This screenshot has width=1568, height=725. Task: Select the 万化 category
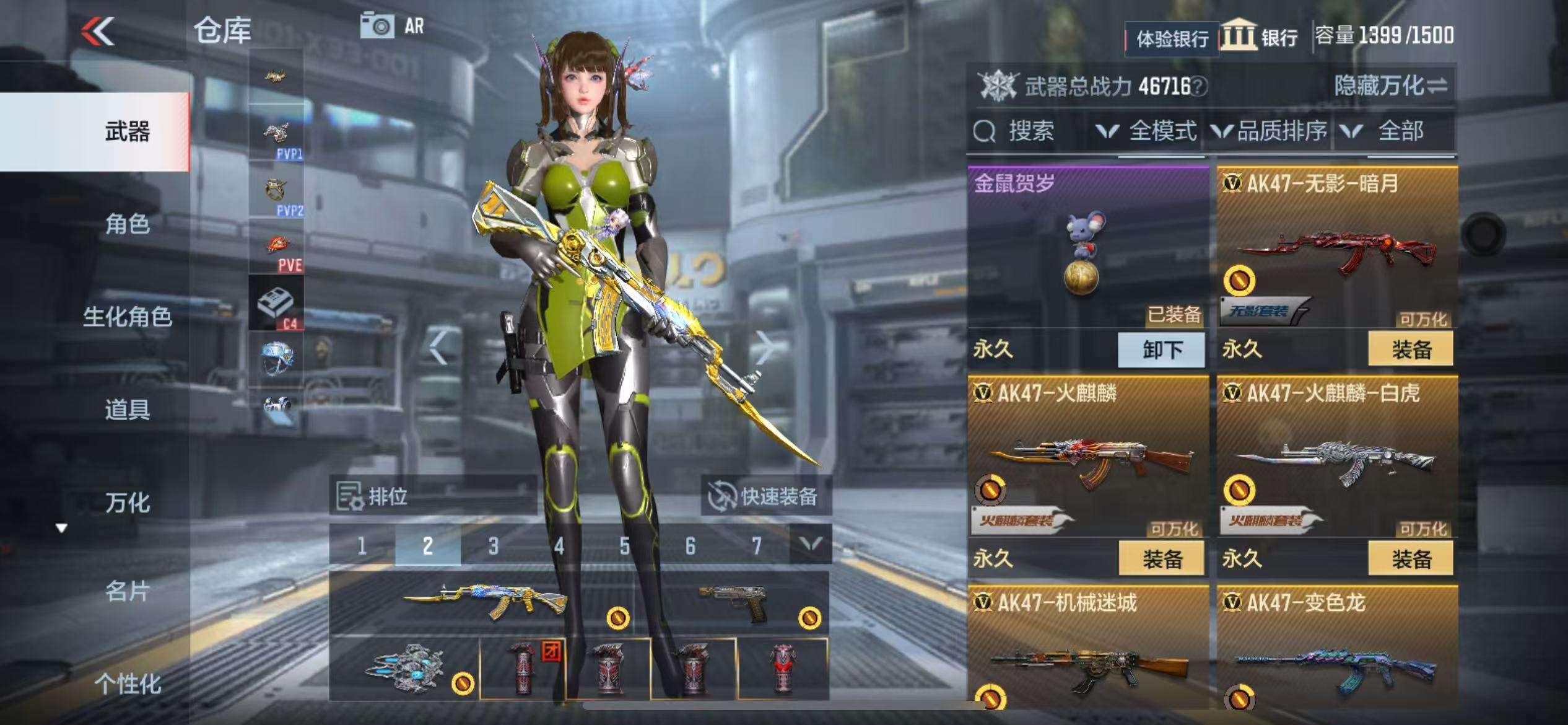(127, 503)
